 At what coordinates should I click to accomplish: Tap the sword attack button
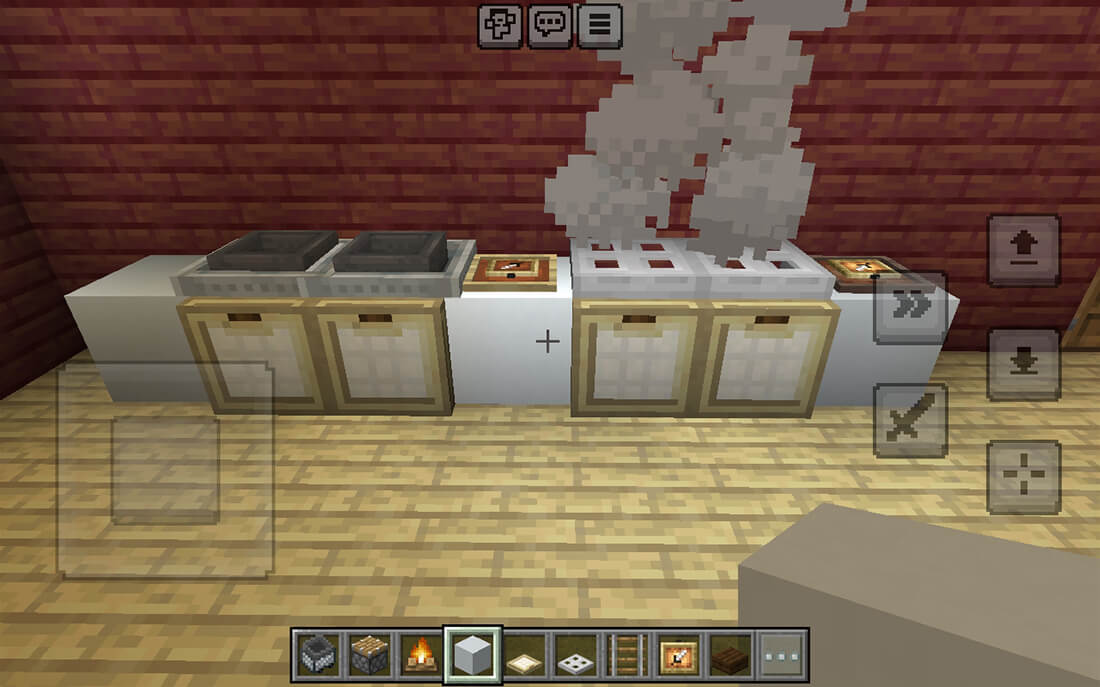click(x=910, y=420)
